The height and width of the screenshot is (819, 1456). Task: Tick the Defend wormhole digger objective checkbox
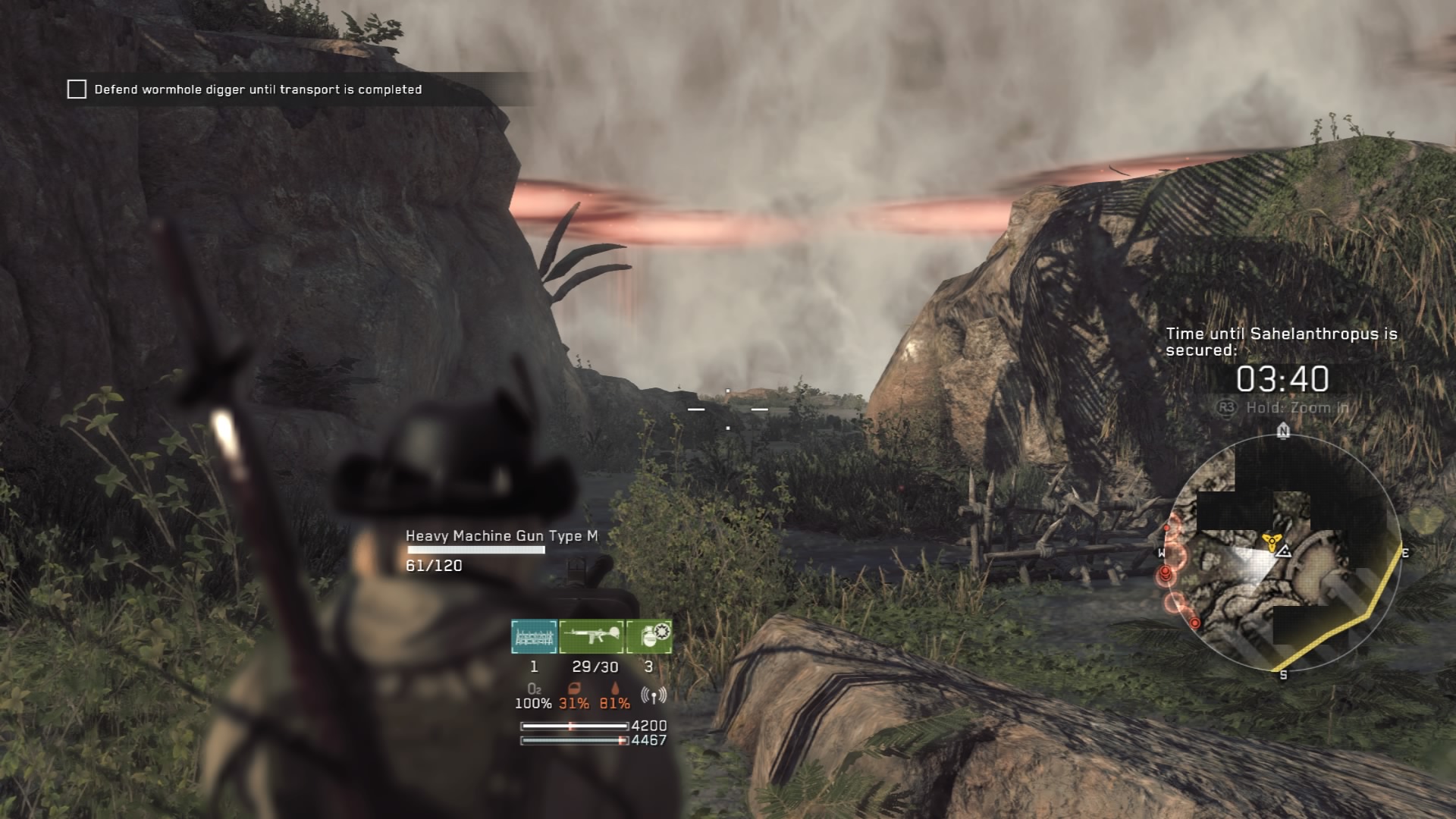(x=77, y=89)
